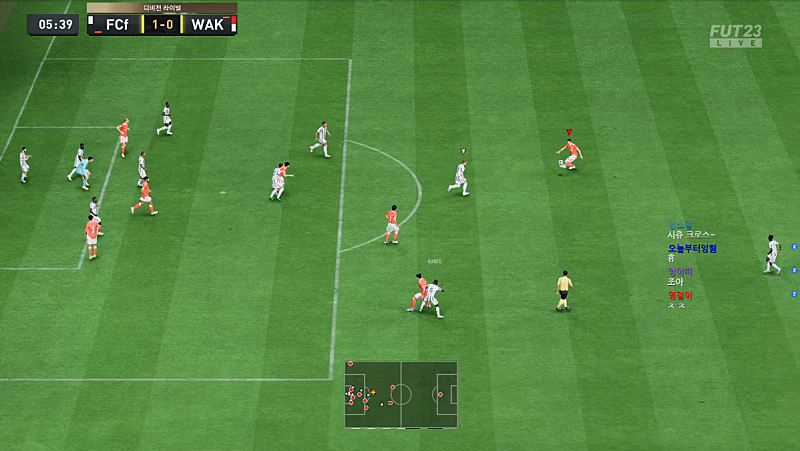Click the pitch radar minimap
Screen dimensions: 800x451
click(401, 394)
